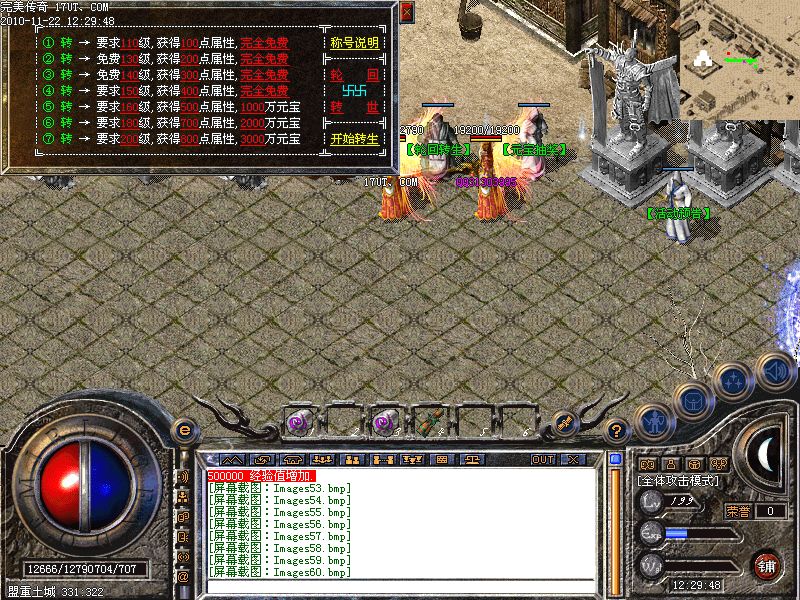Open the 称号说明 title explanation link
800x600 pixels.
coord(355,44)
